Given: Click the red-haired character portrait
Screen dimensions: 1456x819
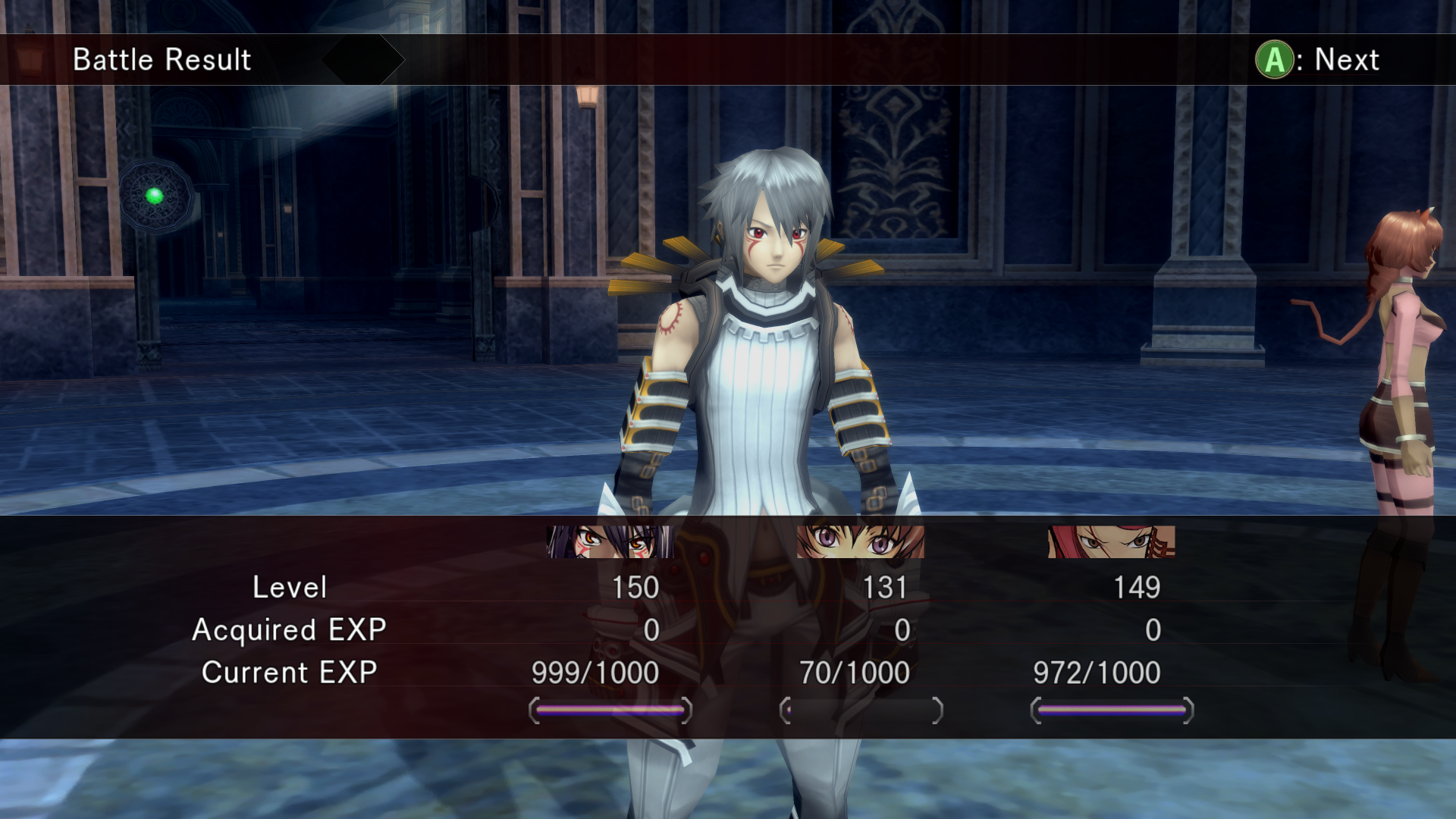Looking at the screenshot, I should (x=1111, y=541).
